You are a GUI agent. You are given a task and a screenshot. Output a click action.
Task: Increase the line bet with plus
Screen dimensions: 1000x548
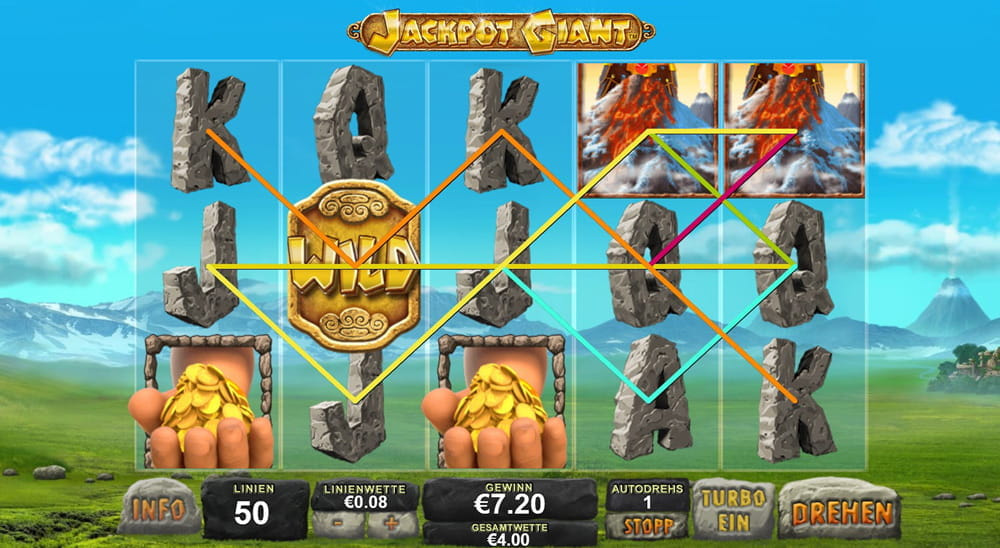(x=389, y=522)
